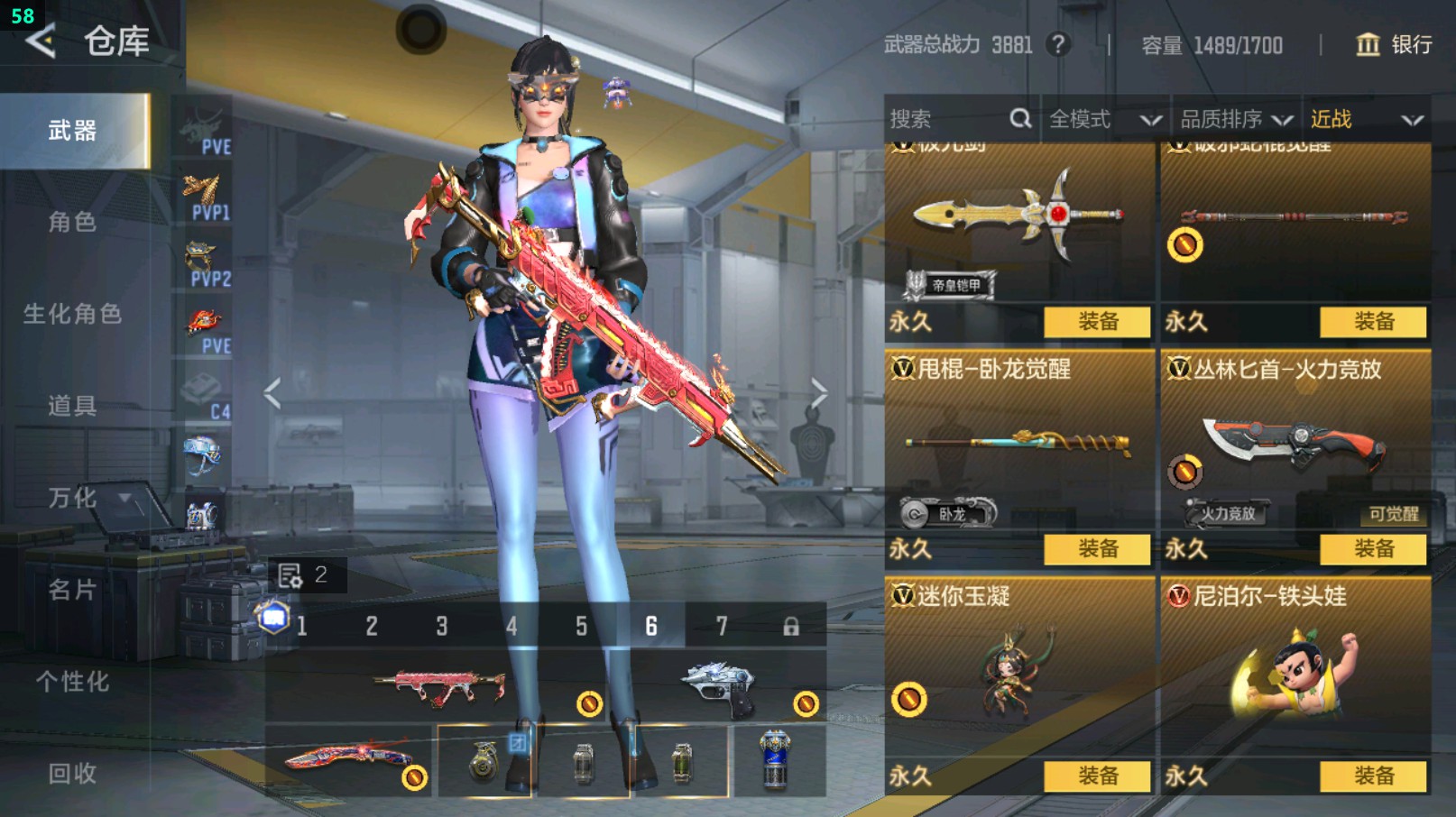Click 装备 on 尼泊尔-铁头娃
1456x817 pixels.
(x=1375, y=776)
